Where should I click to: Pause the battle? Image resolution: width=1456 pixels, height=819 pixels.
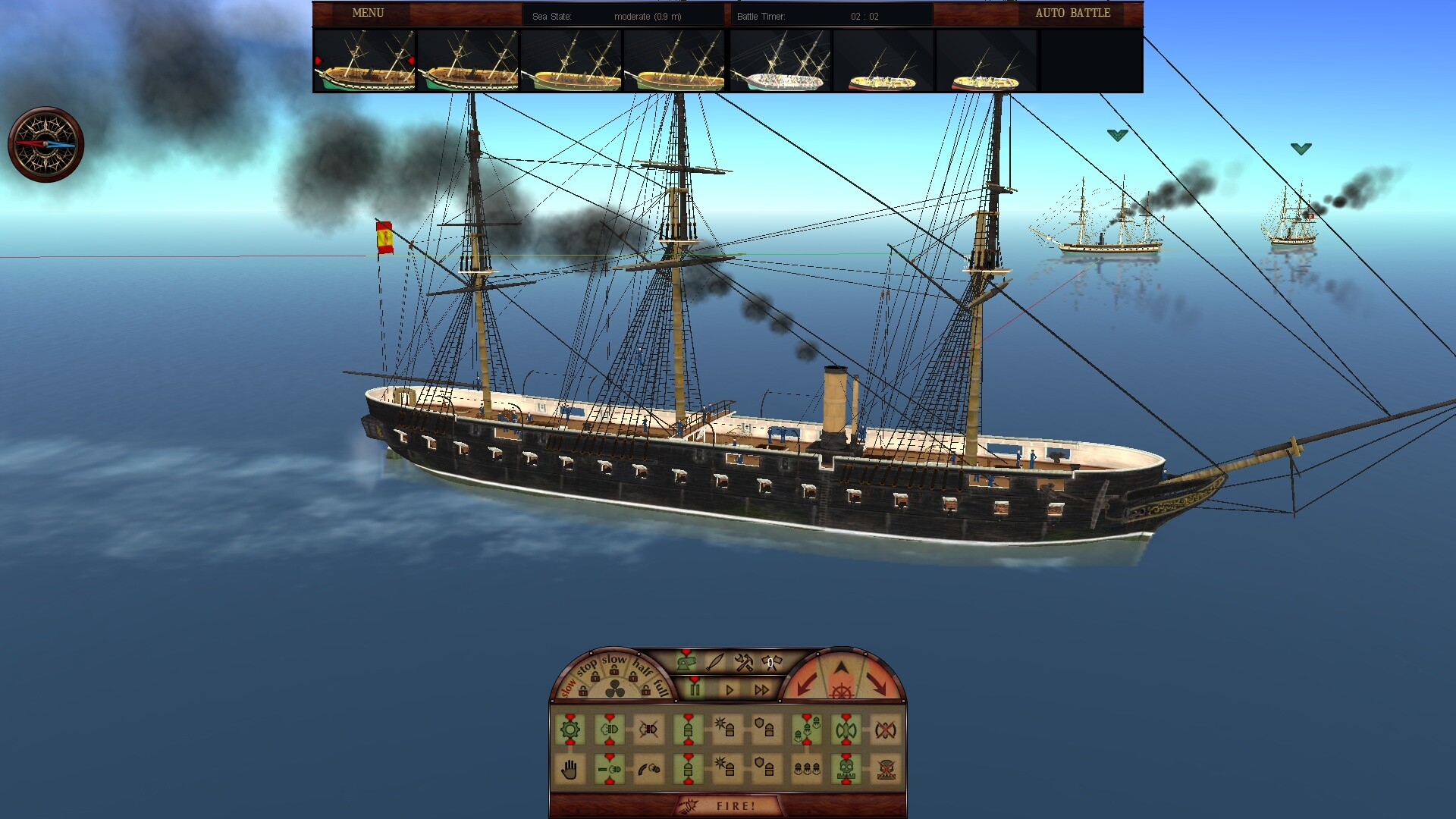[x=695, y=689]
